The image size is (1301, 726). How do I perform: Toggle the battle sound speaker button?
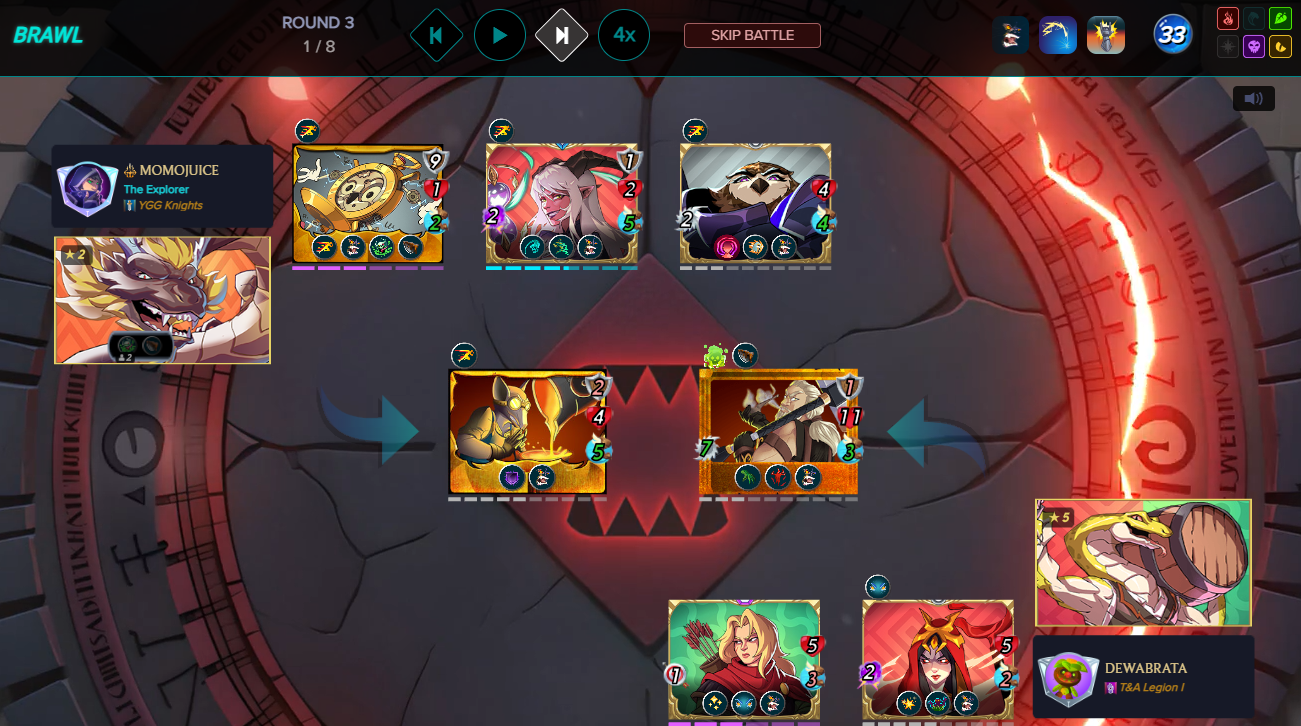point(1253,98)
